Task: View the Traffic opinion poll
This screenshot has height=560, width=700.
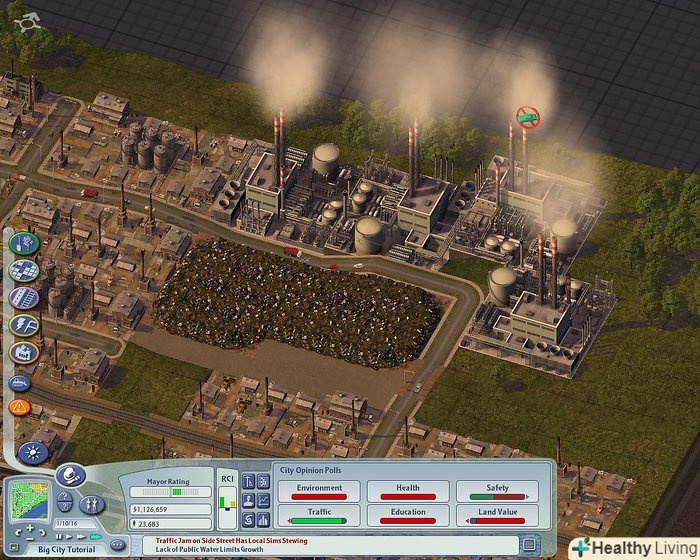Action: click(x=319, y=515)
